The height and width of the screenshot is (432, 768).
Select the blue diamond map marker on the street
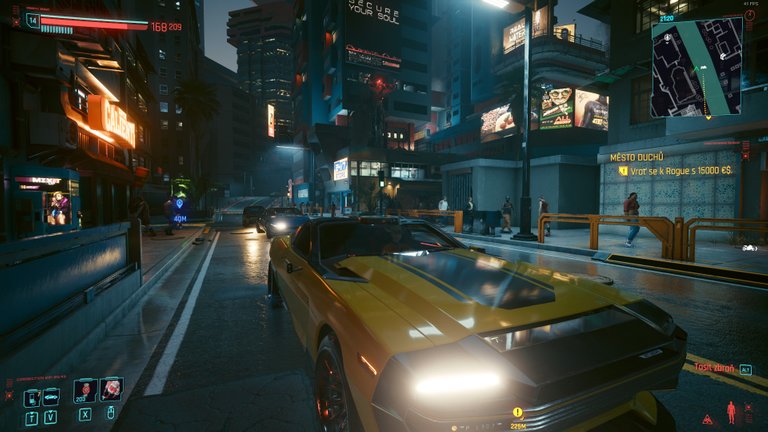coord(180,205)
